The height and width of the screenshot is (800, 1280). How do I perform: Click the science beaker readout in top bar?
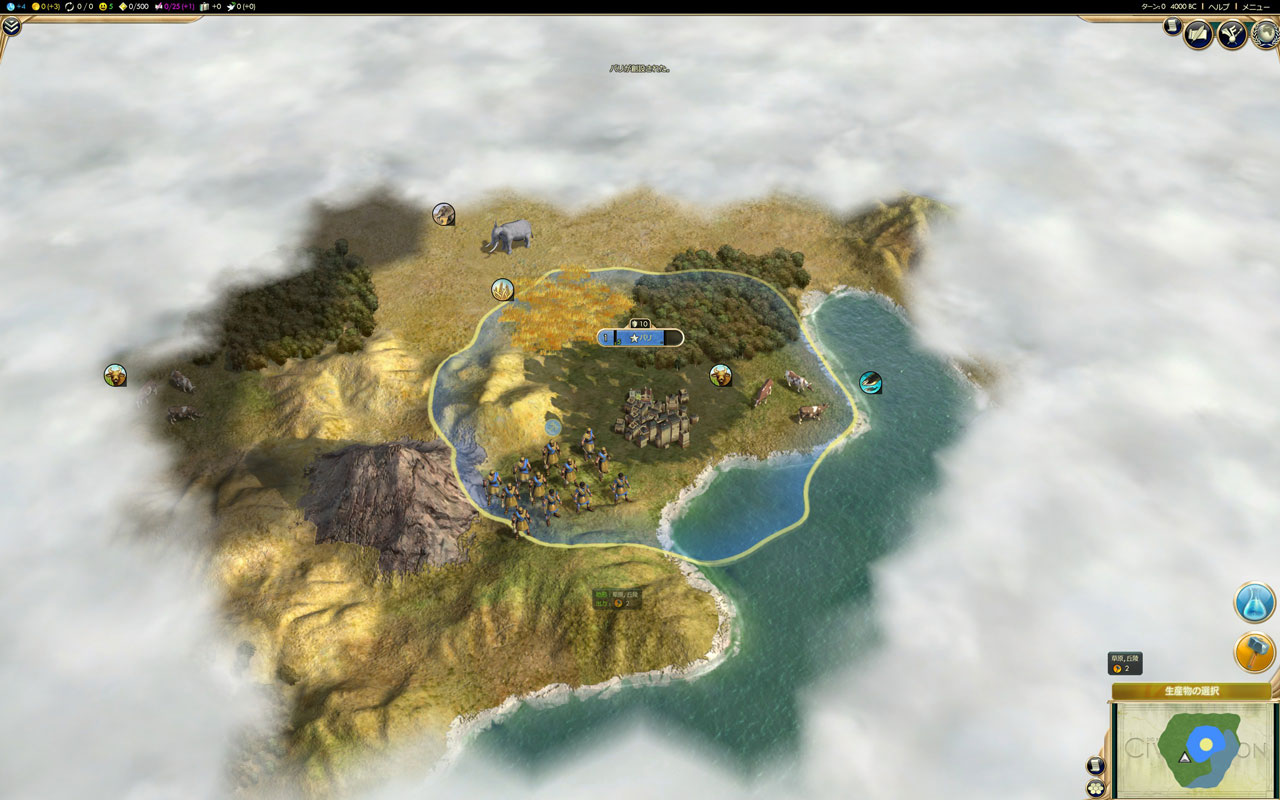pyautogui.click(x=14, y=6)
